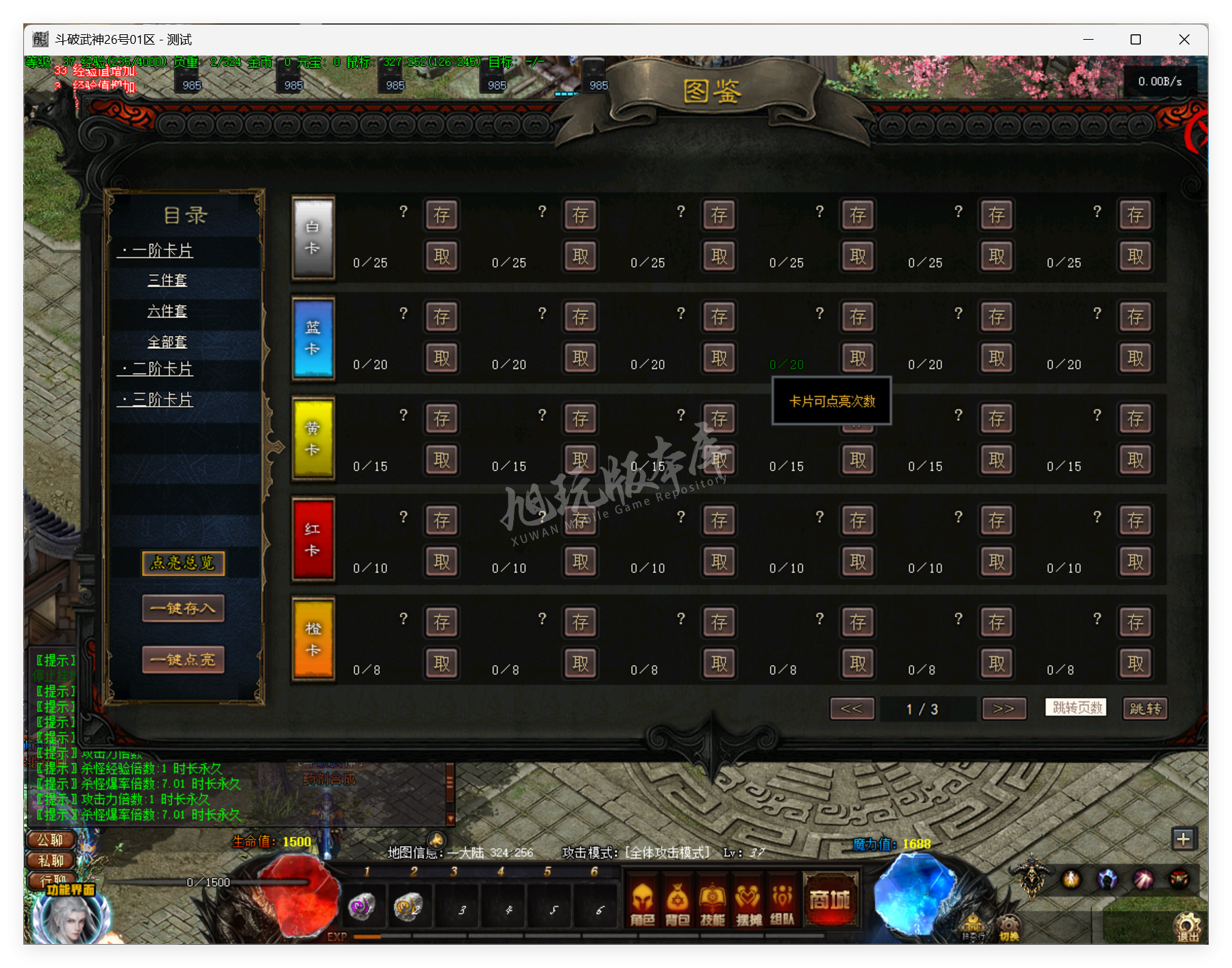Viewport: 1232px width, 968px height.
Task: Switch to the 全部套 category
Action: [x=168, y=342]
